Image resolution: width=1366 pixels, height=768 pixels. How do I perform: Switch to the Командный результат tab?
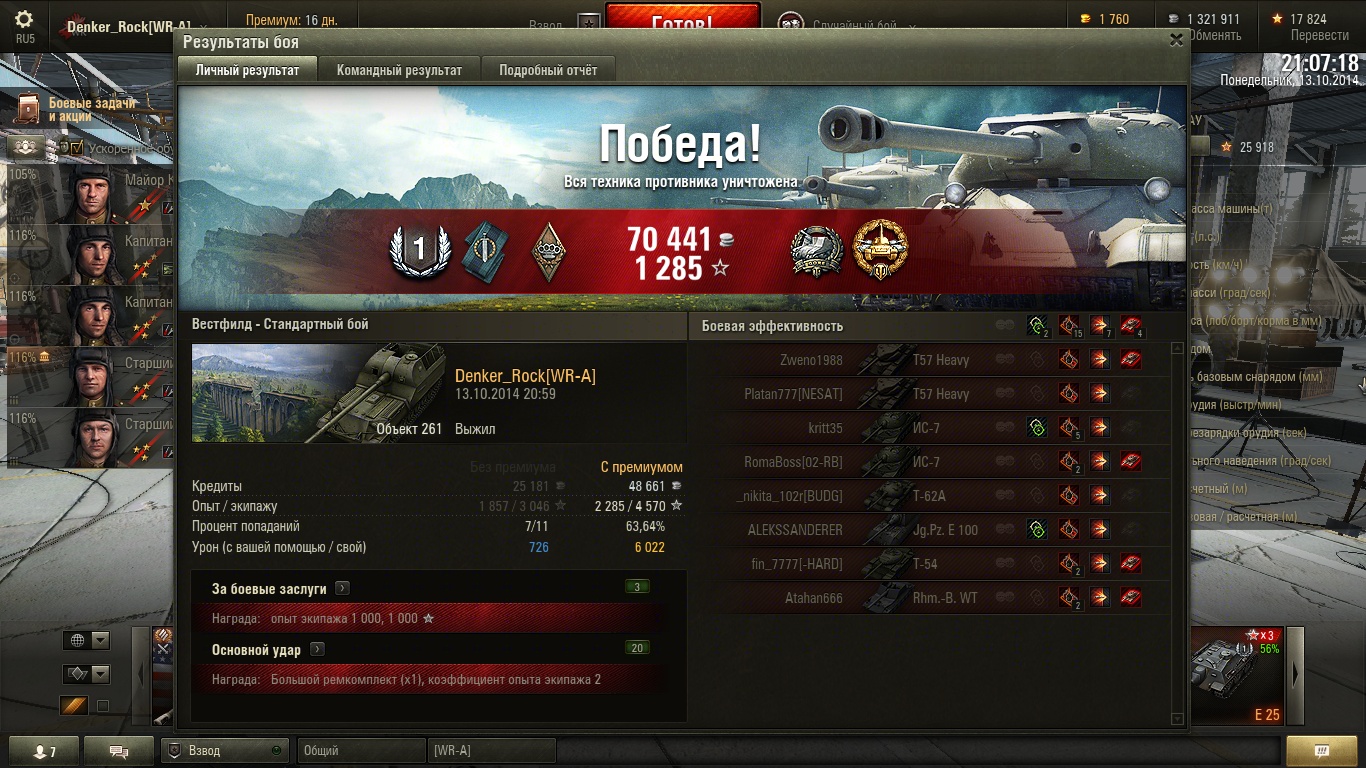click(x=399, y=70)
